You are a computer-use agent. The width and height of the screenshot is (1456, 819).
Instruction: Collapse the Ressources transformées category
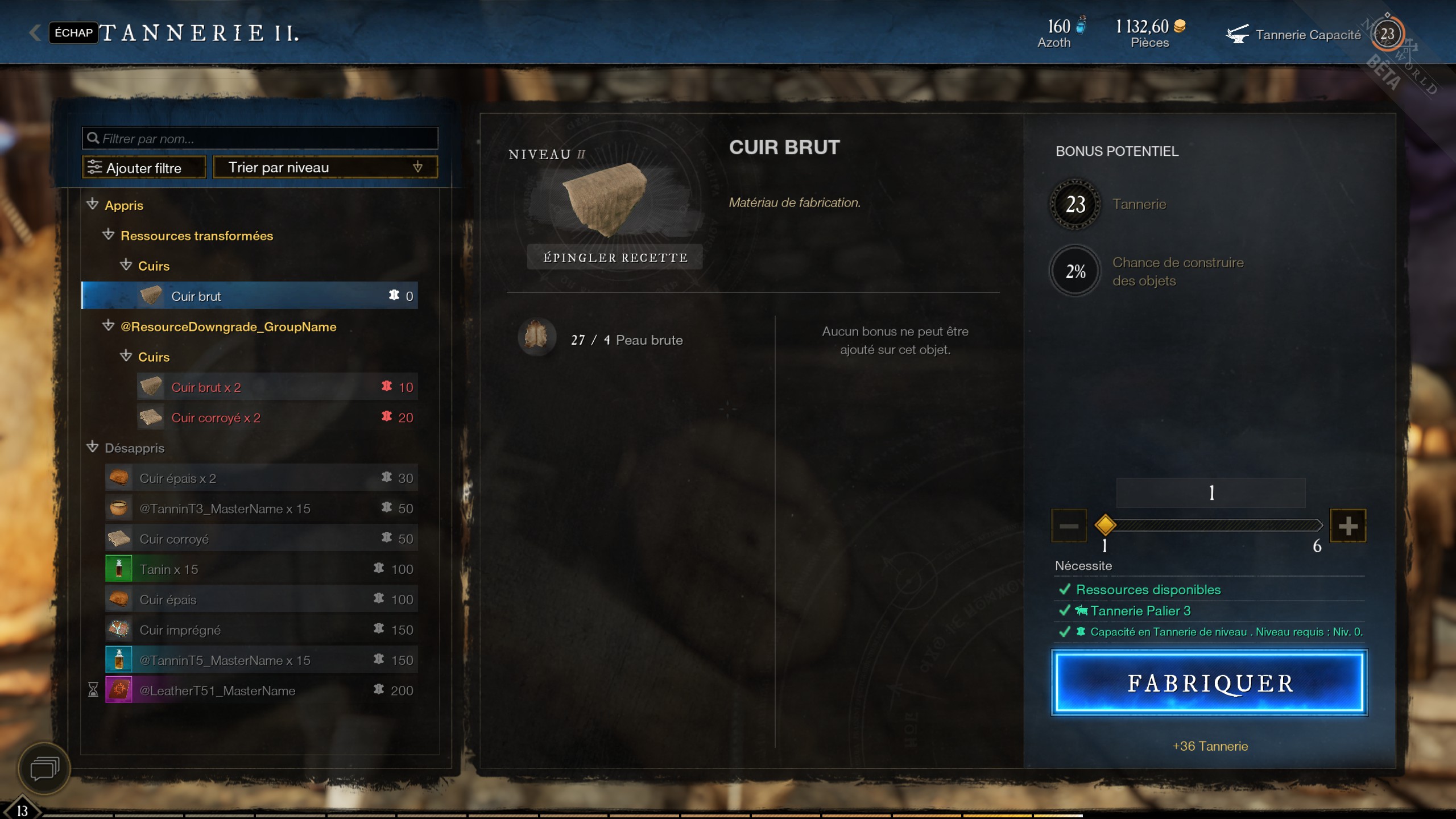108,235
